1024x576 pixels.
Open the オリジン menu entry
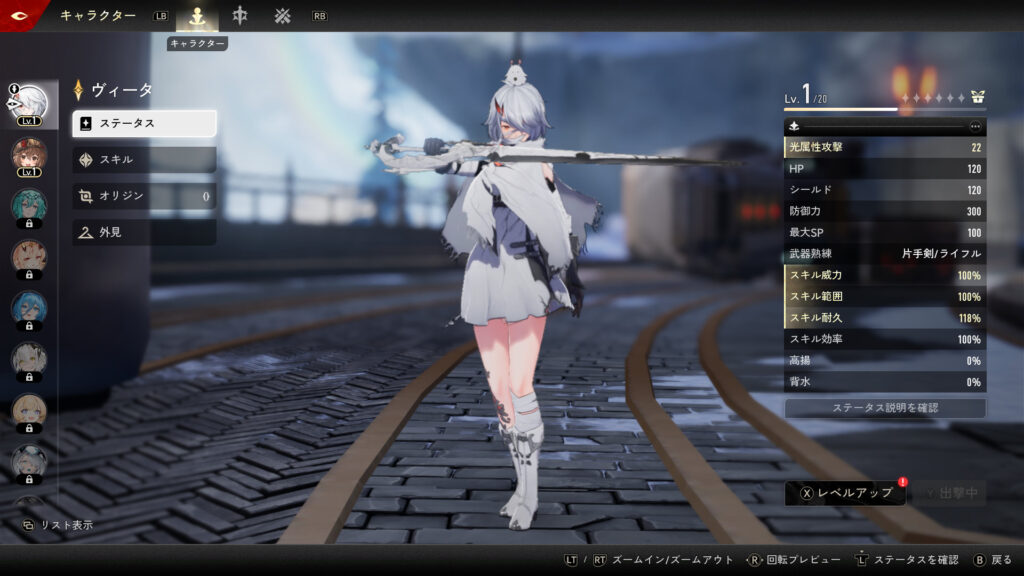pos(144,196)
